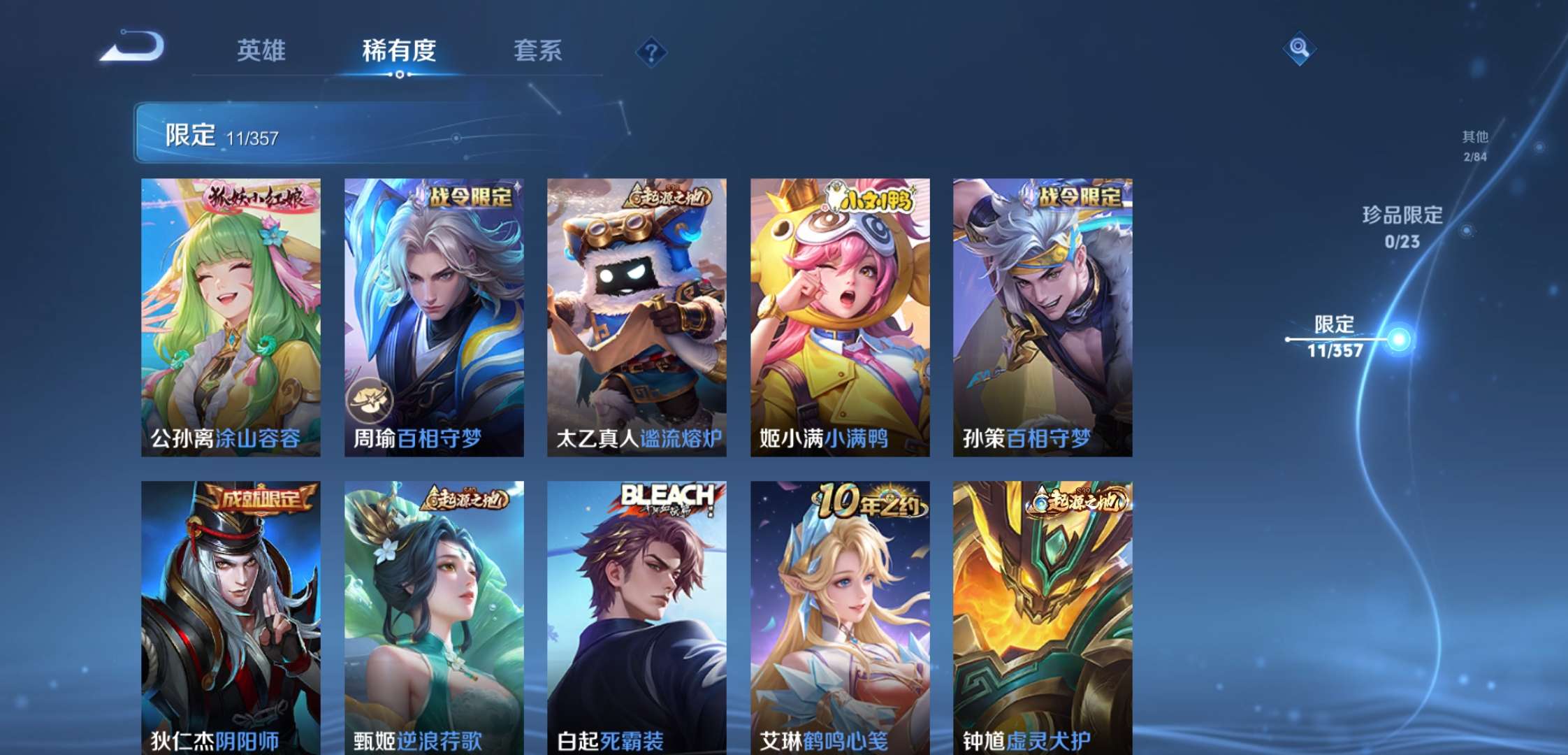This screenshot has width=1568, height=755.
Task: Open the help question mark icon
Action: click(650, 50)
